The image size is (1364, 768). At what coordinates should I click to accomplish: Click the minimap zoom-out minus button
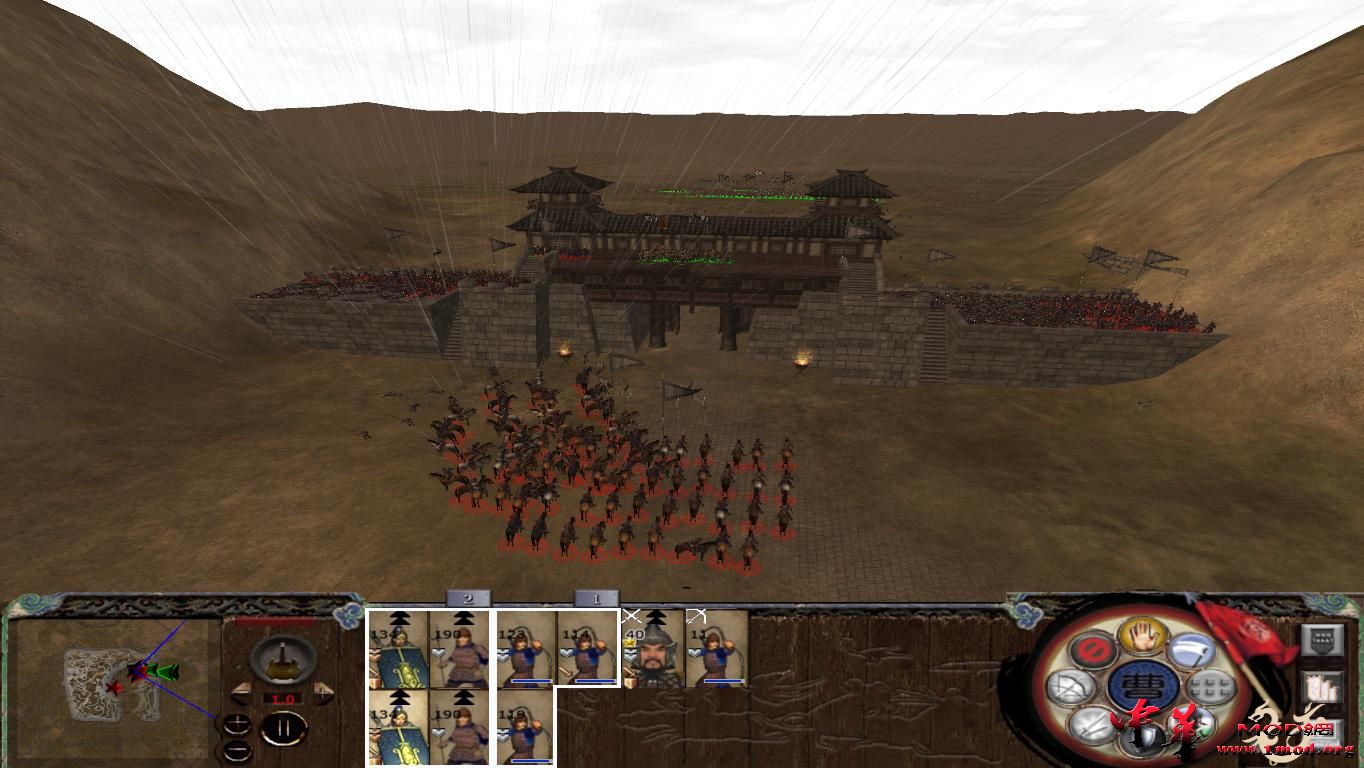pyautogui.click(x=236, y=748)
